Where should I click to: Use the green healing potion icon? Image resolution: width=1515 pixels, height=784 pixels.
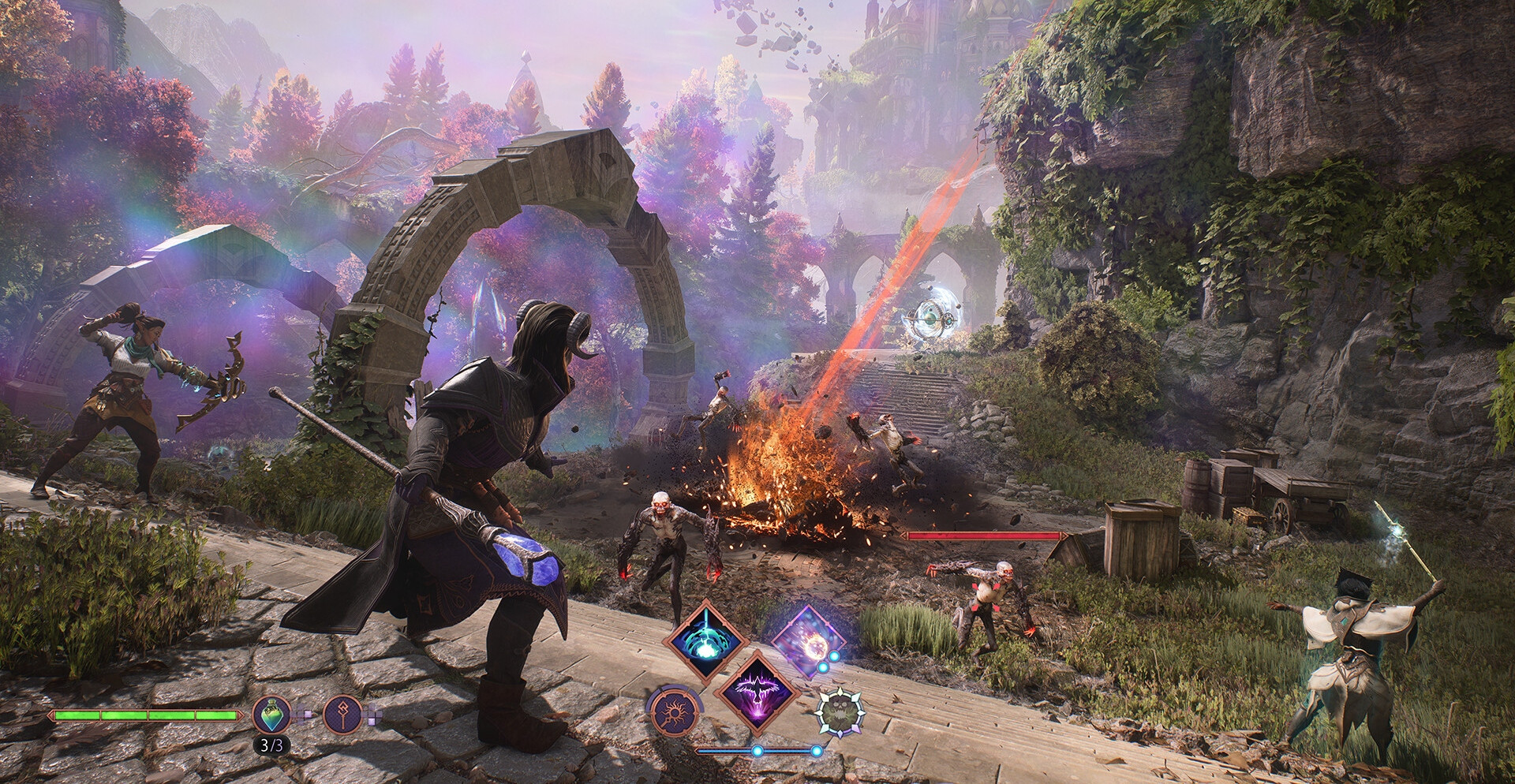tap(271, 714)
